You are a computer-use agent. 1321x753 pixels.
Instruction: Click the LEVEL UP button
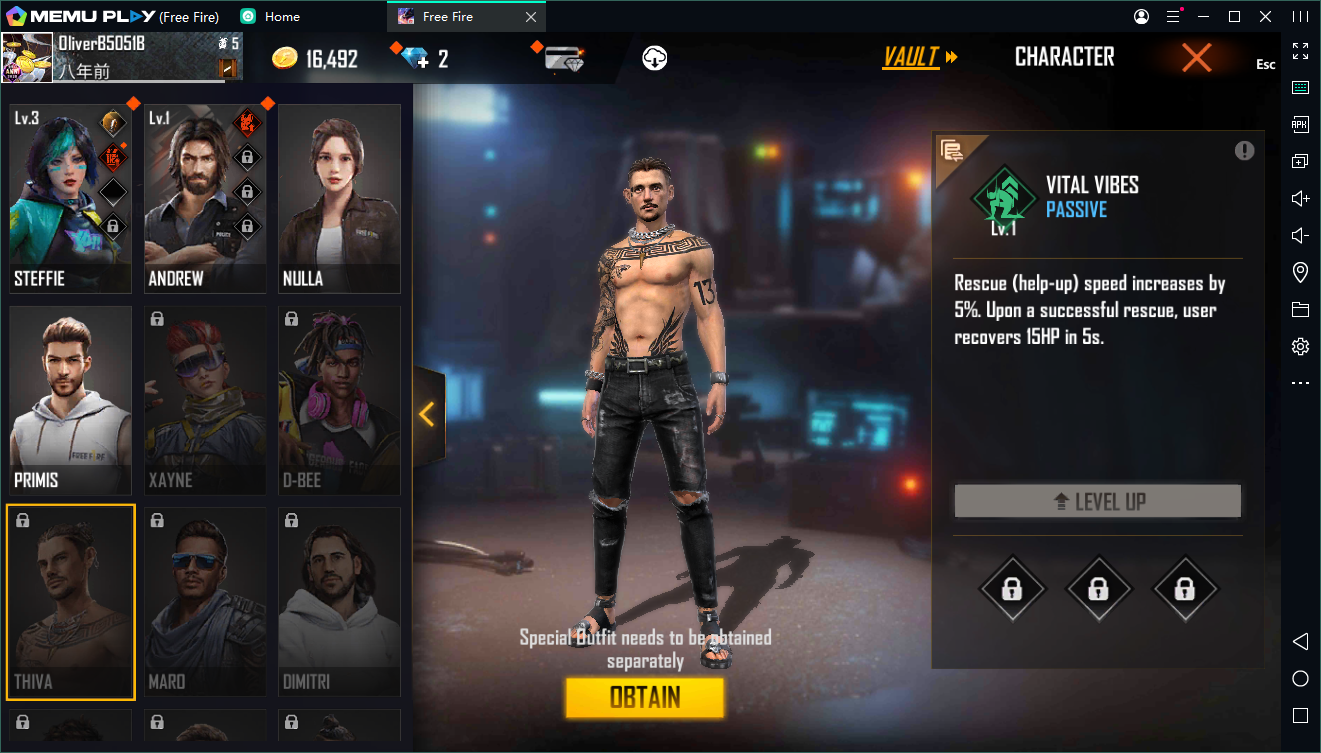[1097, 501]
